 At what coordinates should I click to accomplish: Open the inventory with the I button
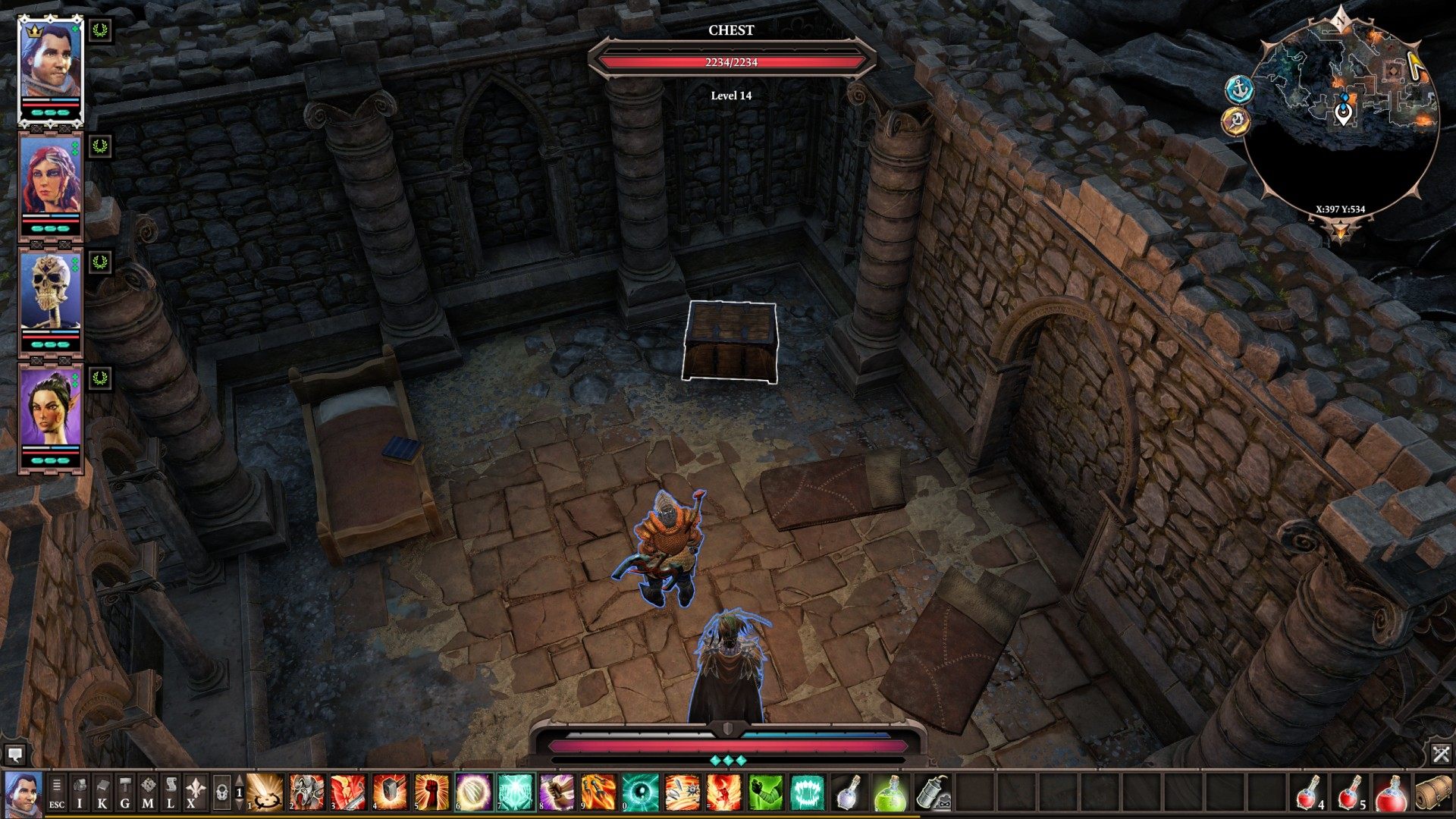pyautogui.click(x=80, y=793)
